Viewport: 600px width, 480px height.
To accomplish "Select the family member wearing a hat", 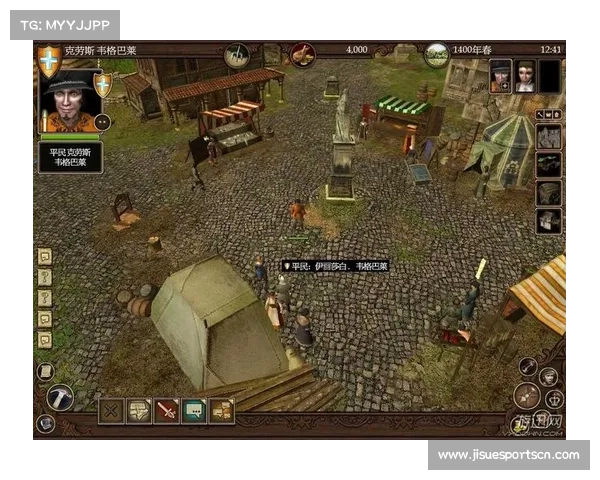I will click(x=500, y=77).
